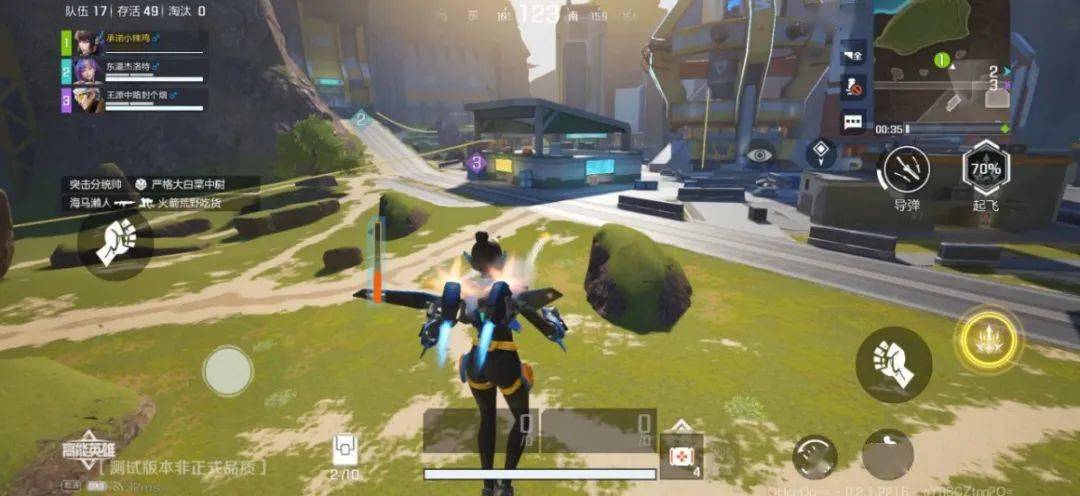Punch with the right-side fist button

pos(893,364)
